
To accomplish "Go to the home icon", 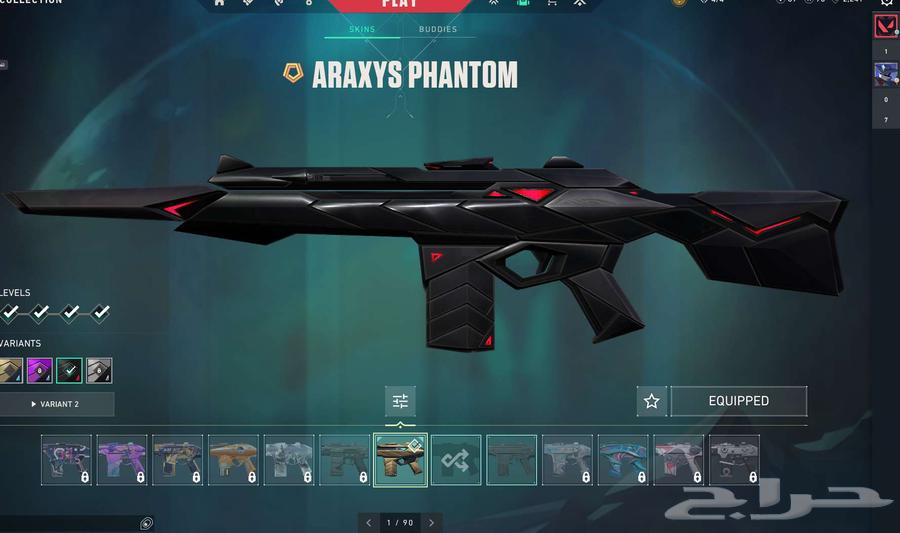I will point(220,3).
